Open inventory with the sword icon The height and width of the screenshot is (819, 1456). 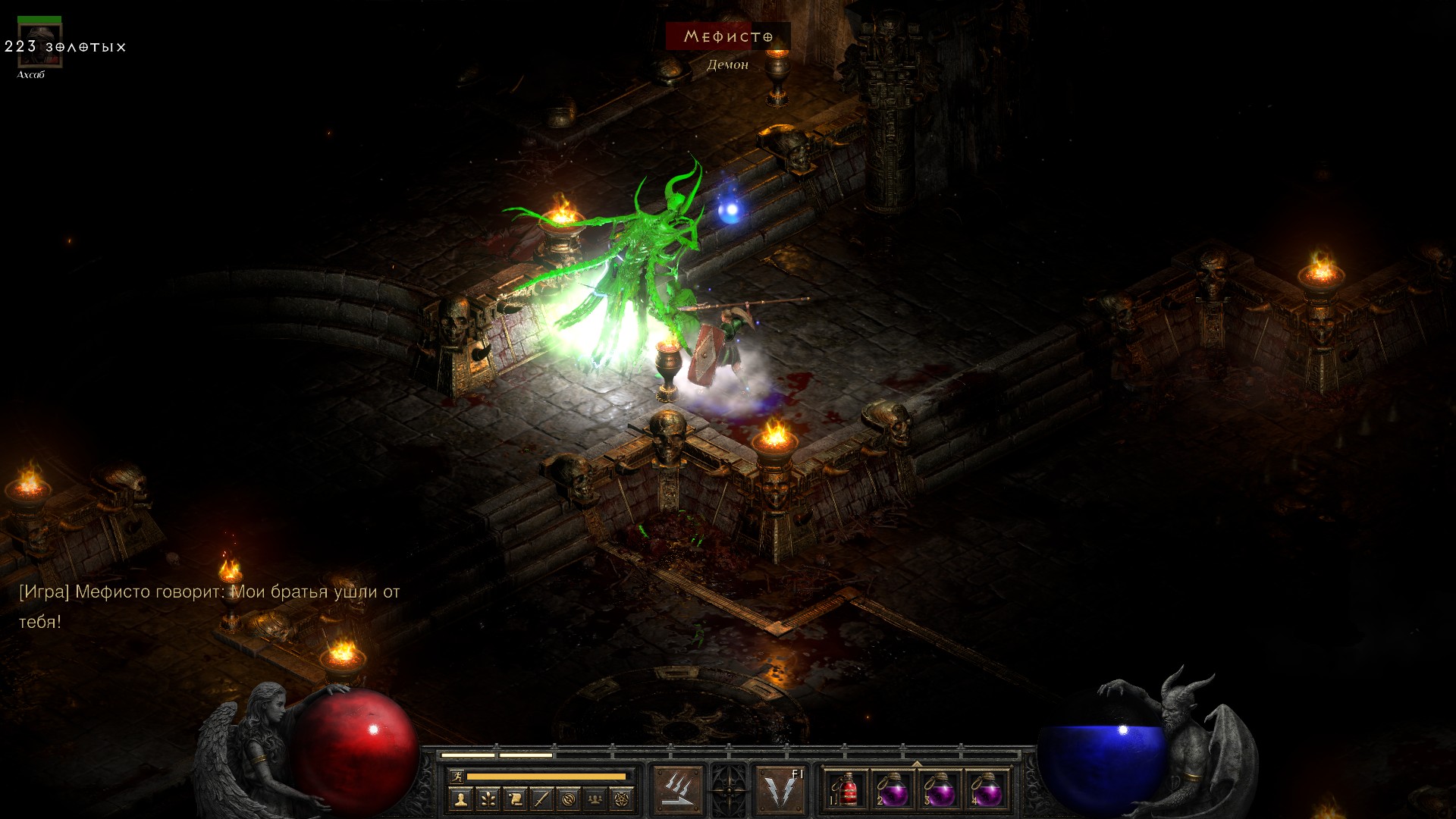coord(541,799)
